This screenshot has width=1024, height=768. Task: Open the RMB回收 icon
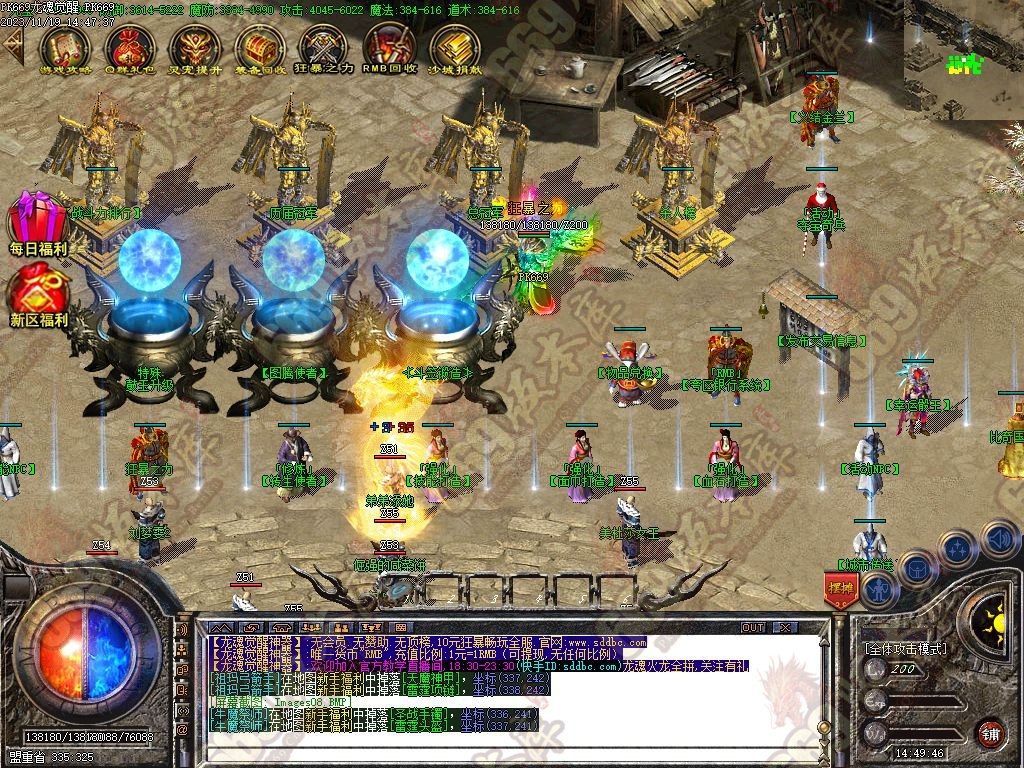390,46
